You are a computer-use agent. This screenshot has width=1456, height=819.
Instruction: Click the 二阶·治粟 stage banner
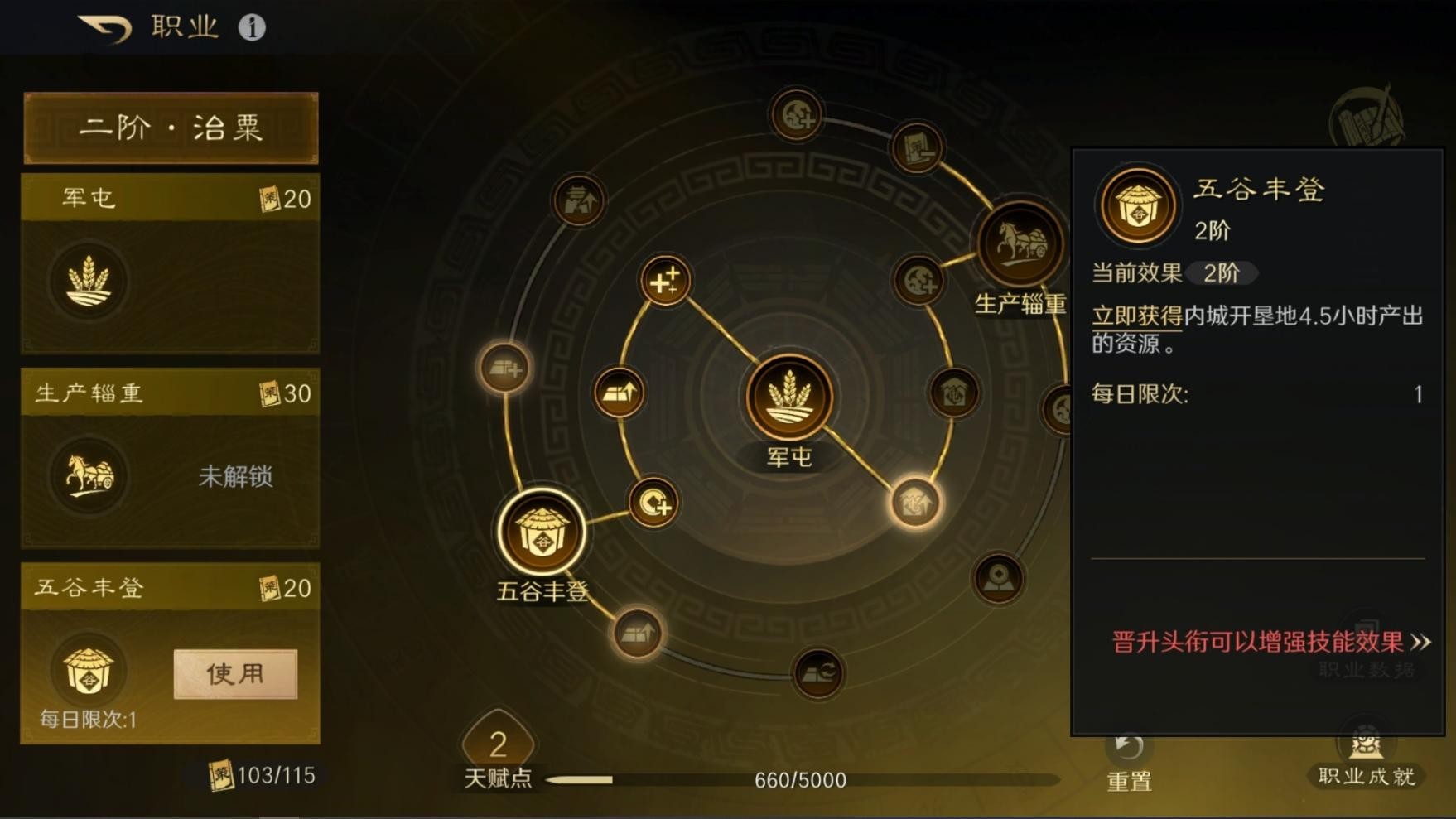click(170, 128)
